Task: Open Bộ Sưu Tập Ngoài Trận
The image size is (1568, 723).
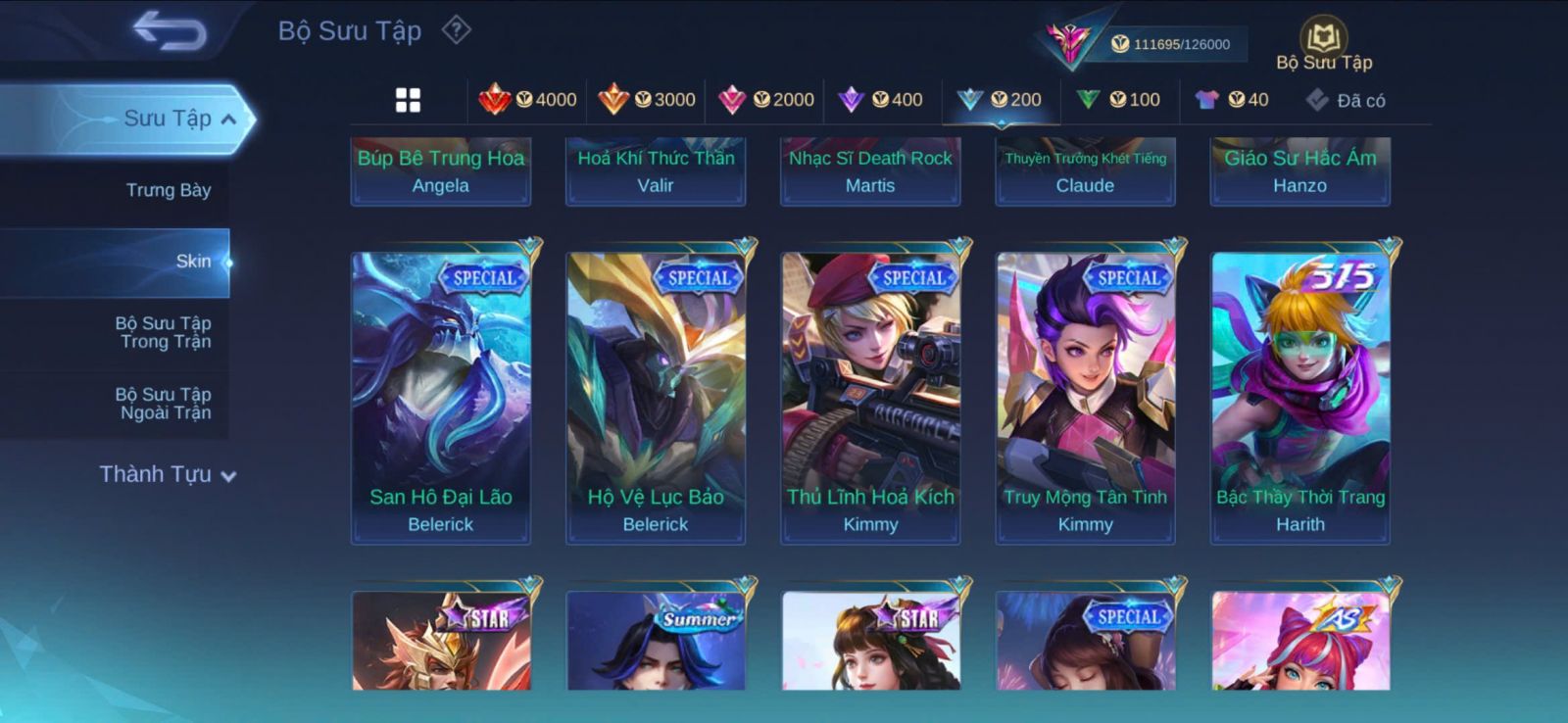Action: tap(165, 404)
